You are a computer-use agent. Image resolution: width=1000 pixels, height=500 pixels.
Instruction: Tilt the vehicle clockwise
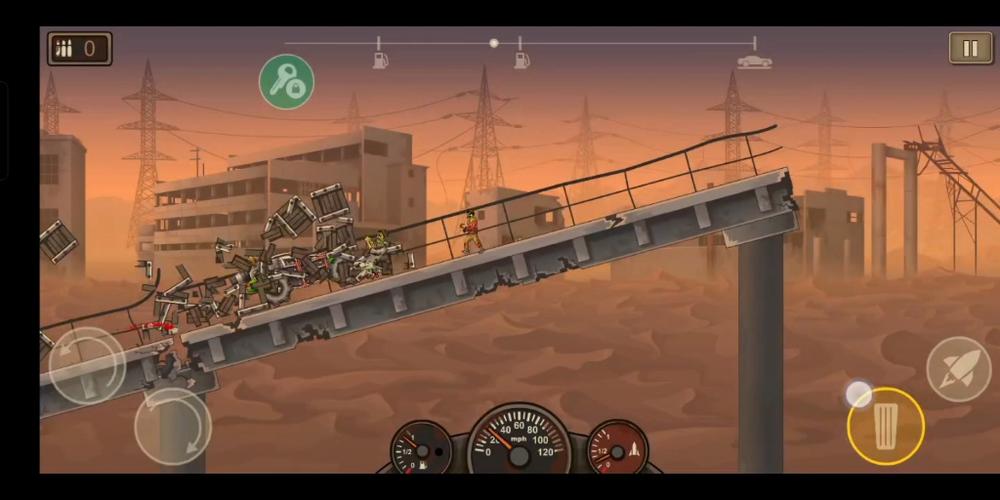tap(172, 426)
